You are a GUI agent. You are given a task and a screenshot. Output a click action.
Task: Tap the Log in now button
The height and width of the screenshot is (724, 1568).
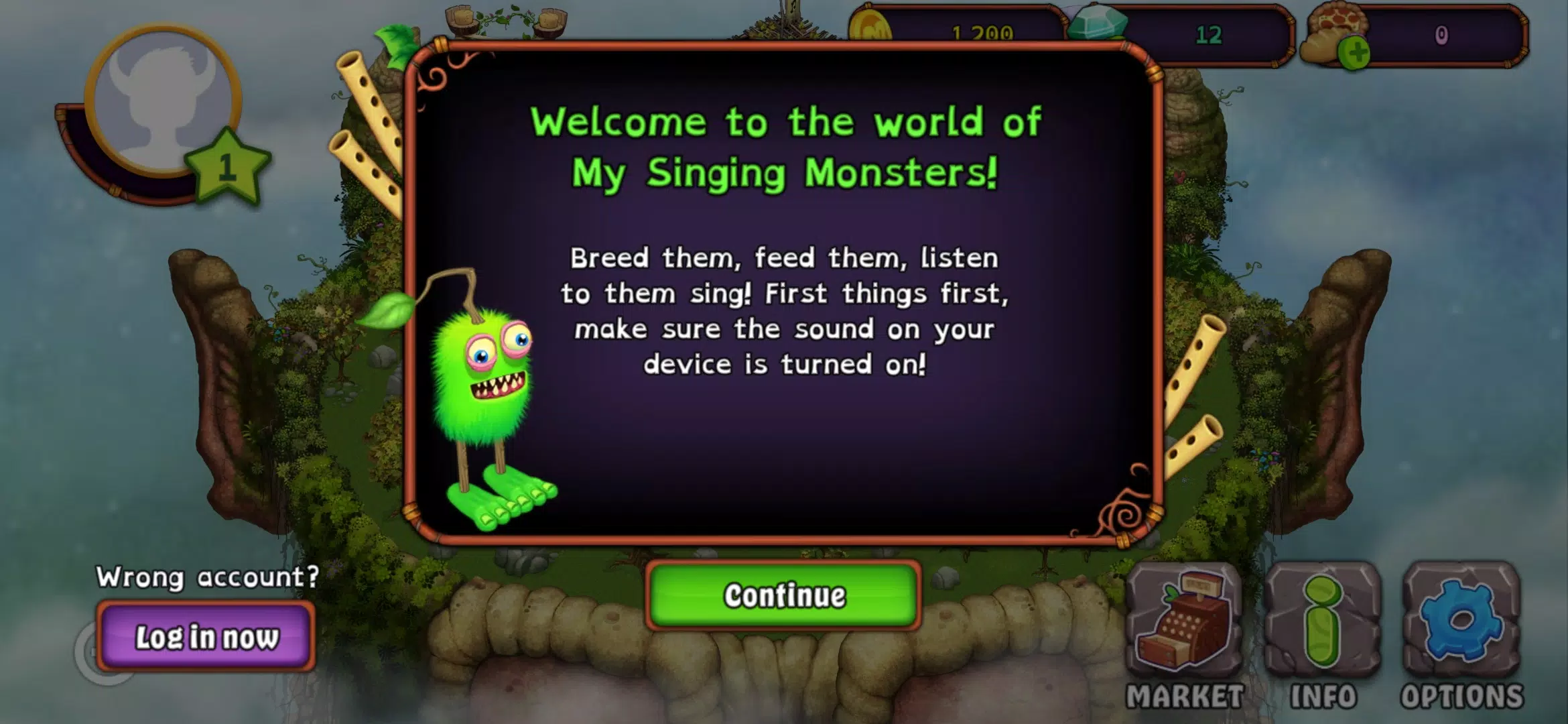pos(206,637)
